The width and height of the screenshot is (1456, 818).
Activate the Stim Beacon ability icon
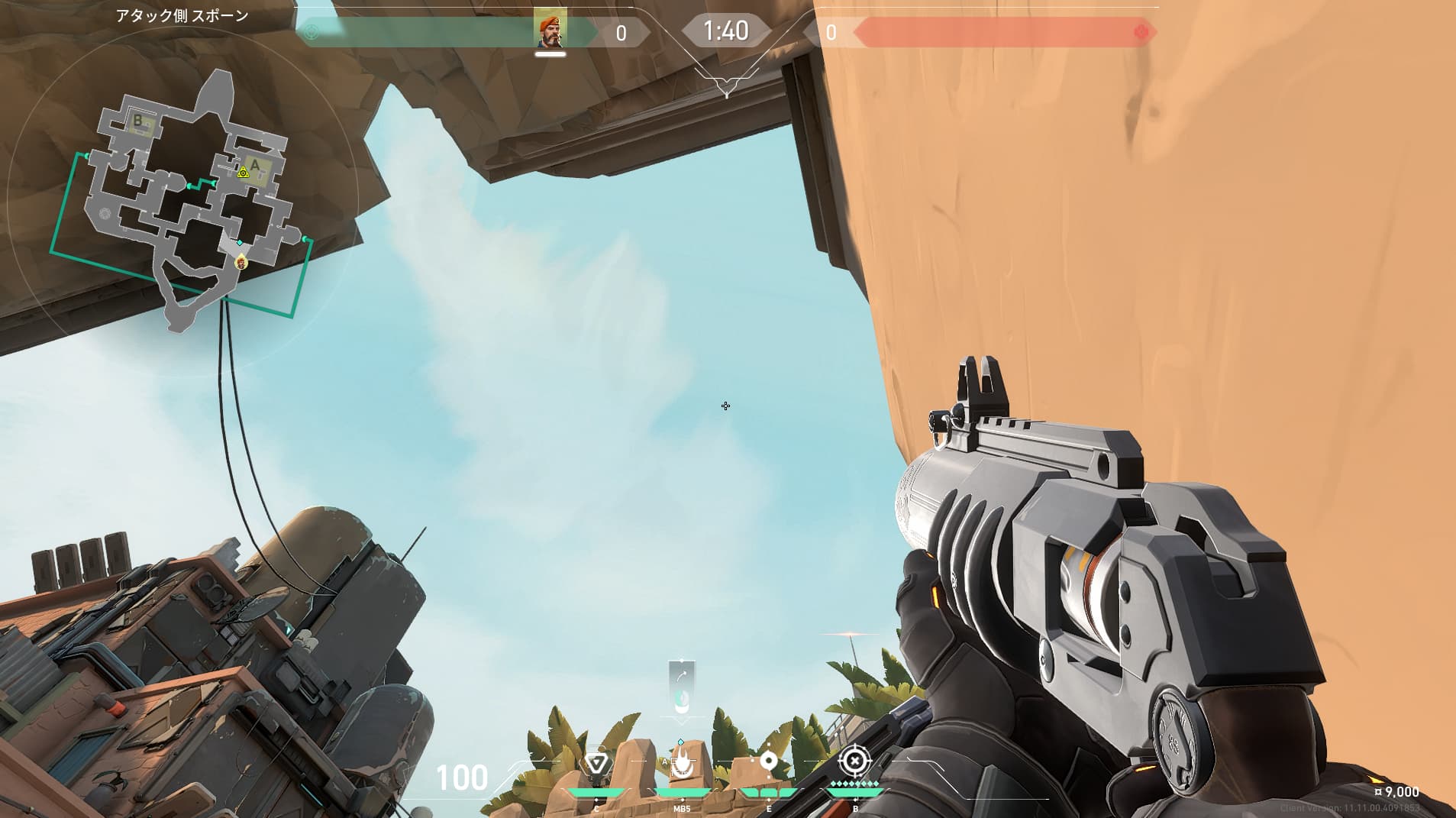point(596,763)
